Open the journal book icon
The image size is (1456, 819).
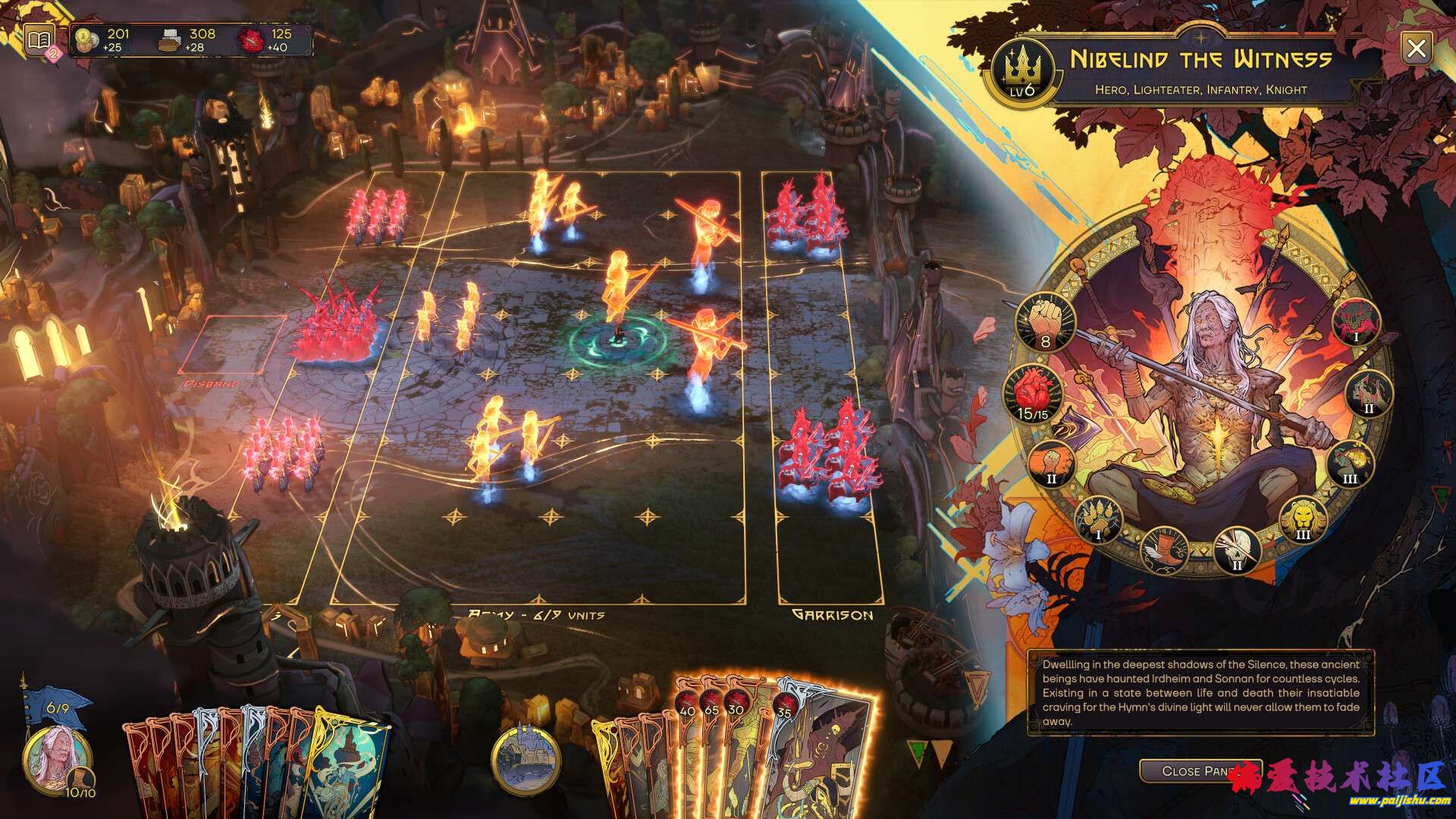coord(39,40)
